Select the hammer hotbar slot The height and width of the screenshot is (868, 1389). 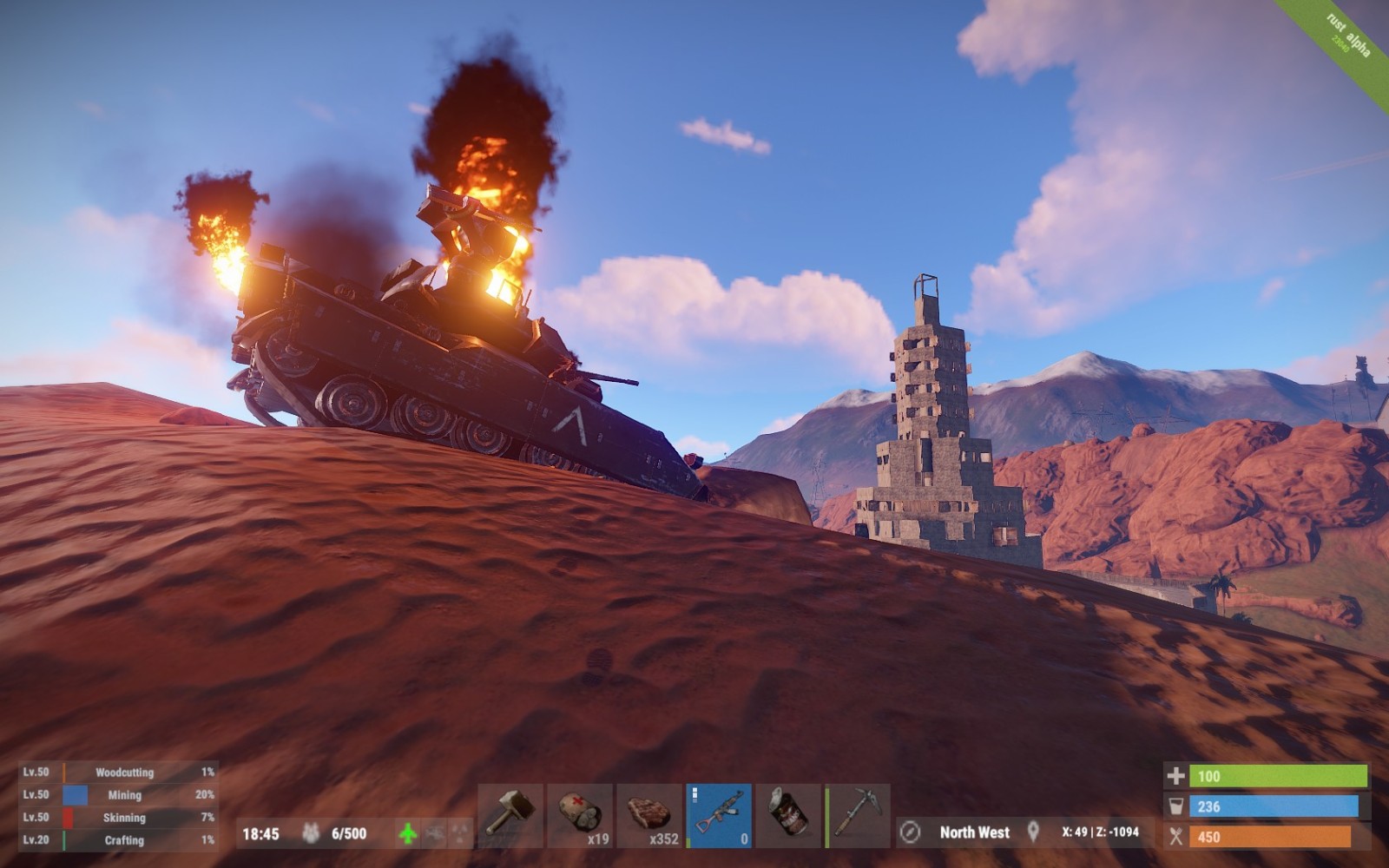(510, 816)
